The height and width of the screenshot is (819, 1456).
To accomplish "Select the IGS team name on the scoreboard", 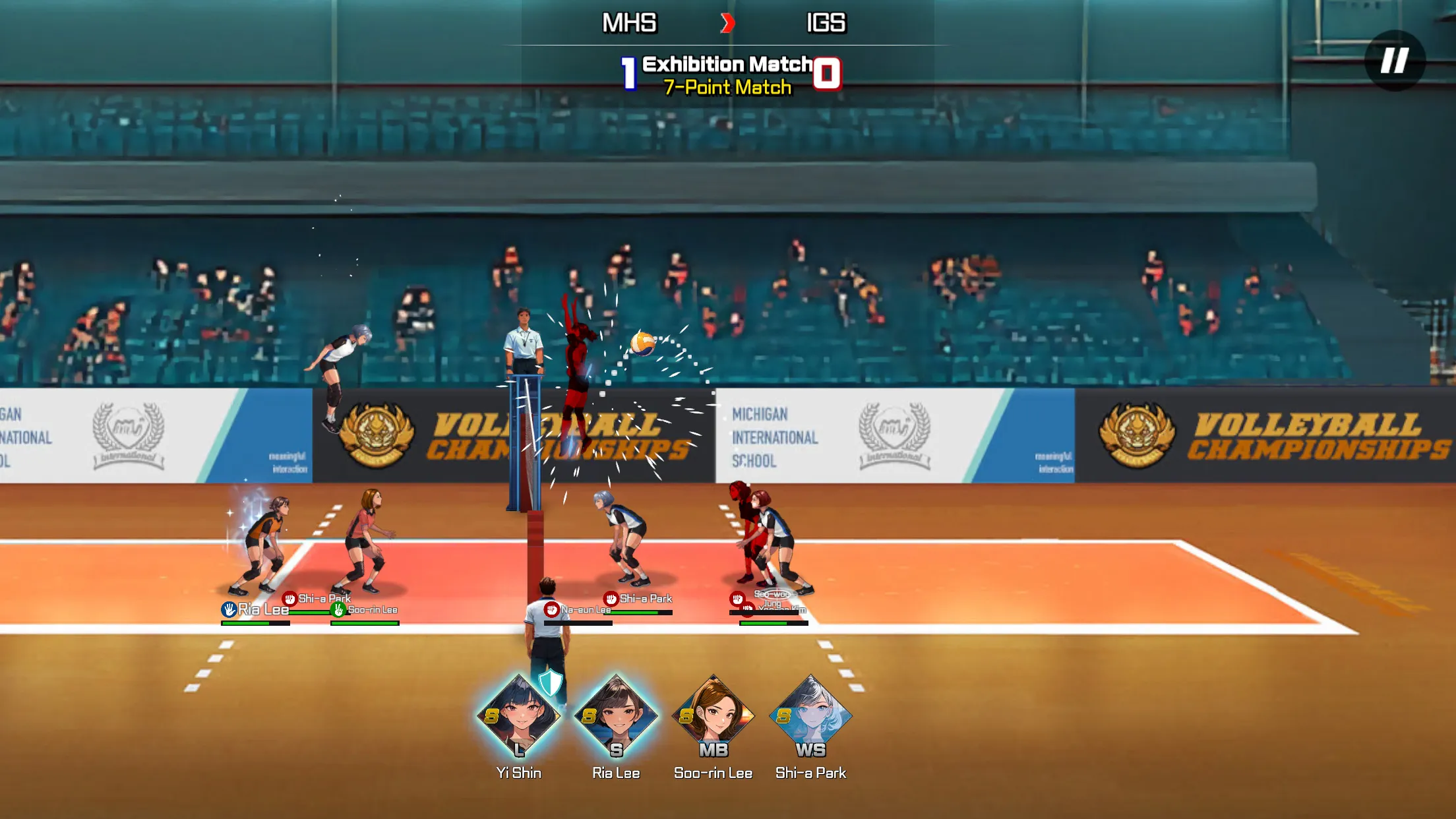I will (829, 22).
